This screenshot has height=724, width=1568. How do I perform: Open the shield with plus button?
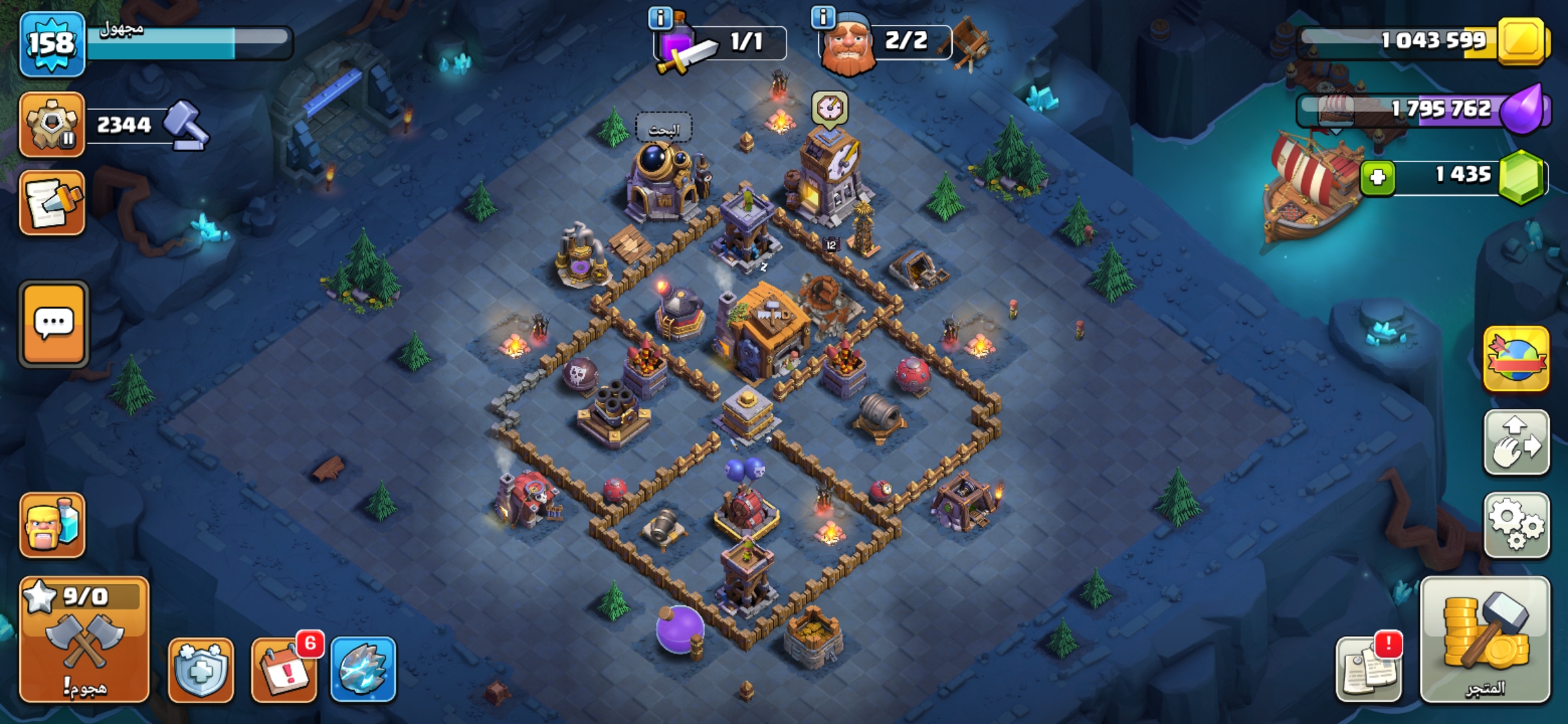tap(201, 669)
